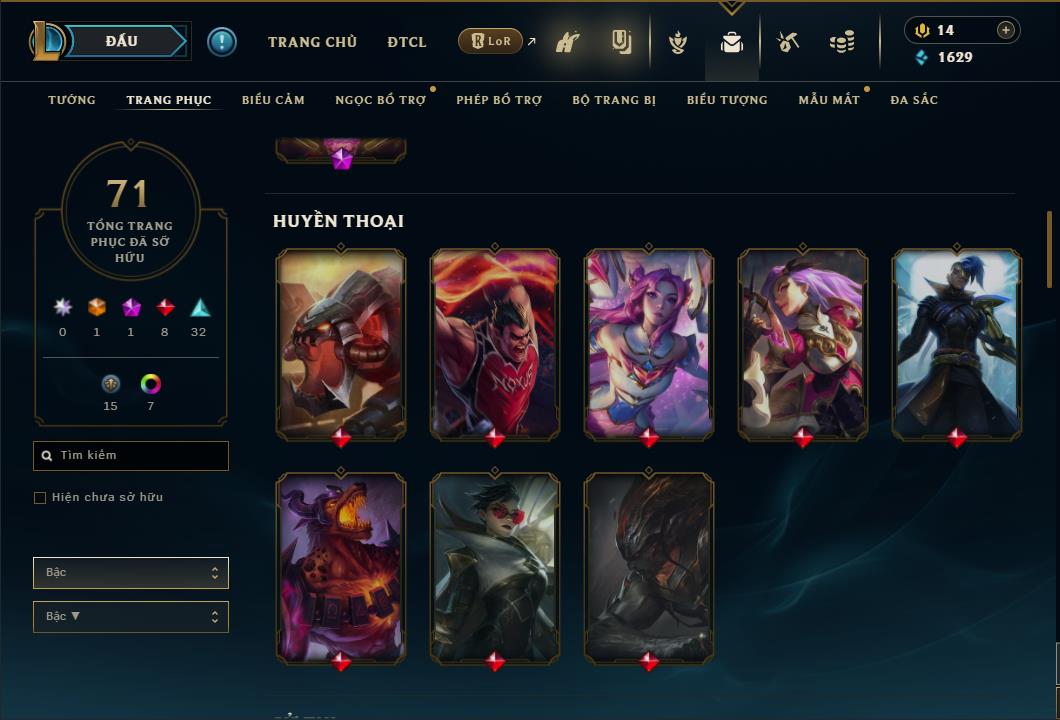Toggle the Hiện chưa sở hữu checkbox
This screenshot has width=1060, height=720.
(40, 498)
